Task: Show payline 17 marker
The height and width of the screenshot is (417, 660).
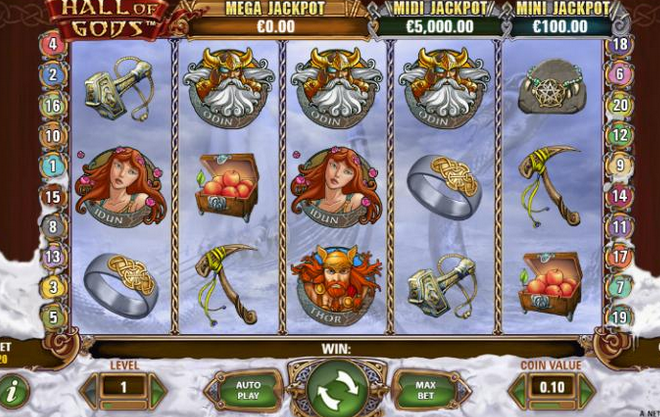Action: pyautogui.click(x=620, y=257)
